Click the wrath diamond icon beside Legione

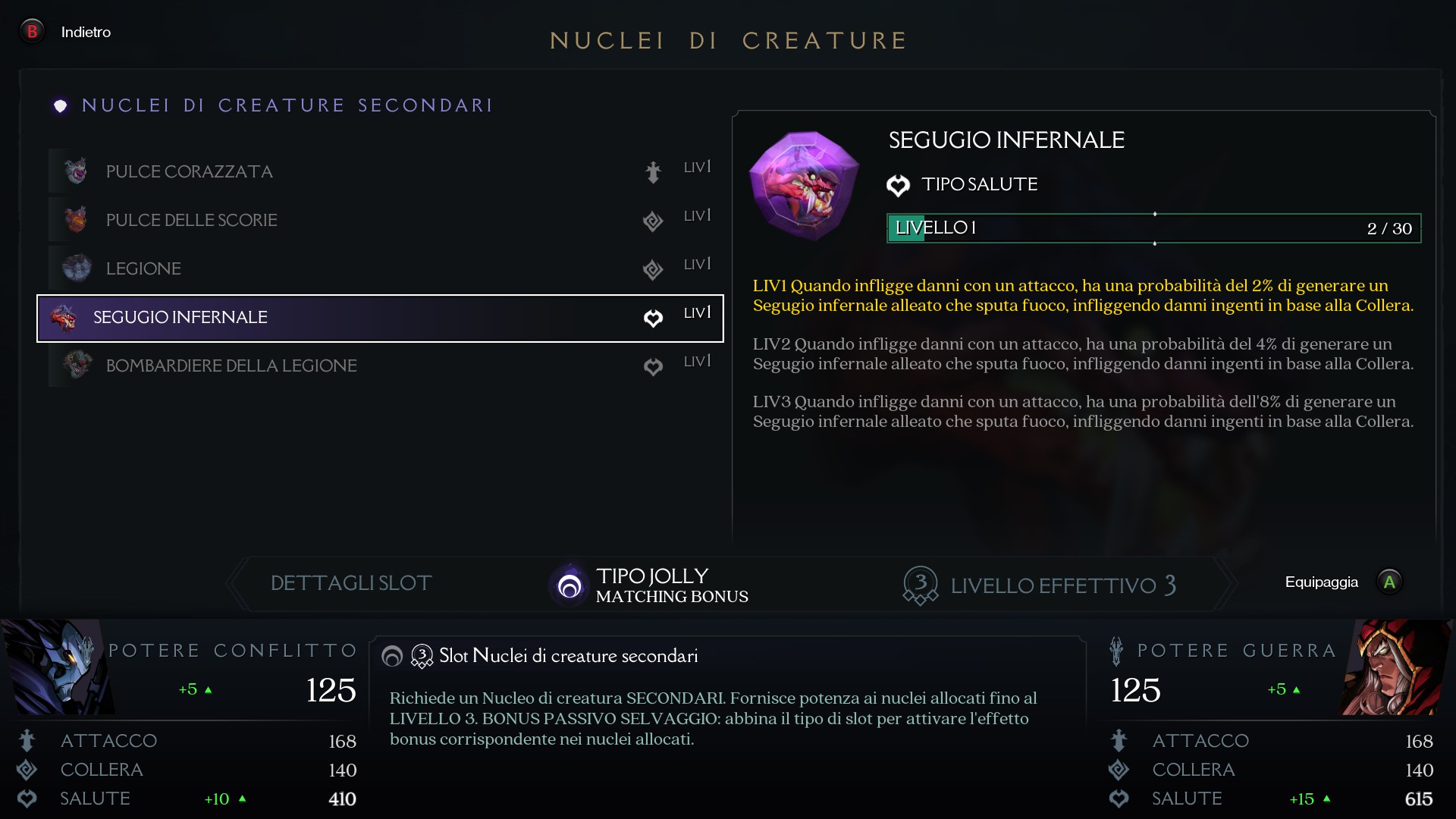[654, 270]
